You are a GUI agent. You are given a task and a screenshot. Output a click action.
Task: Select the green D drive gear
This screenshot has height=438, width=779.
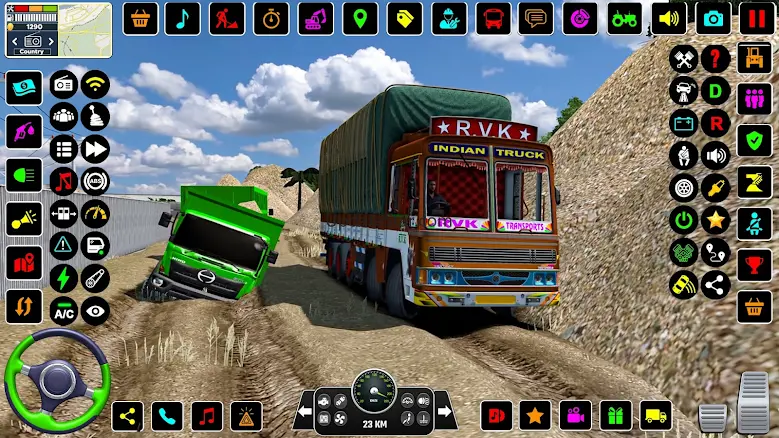click(x=715, y=91)
